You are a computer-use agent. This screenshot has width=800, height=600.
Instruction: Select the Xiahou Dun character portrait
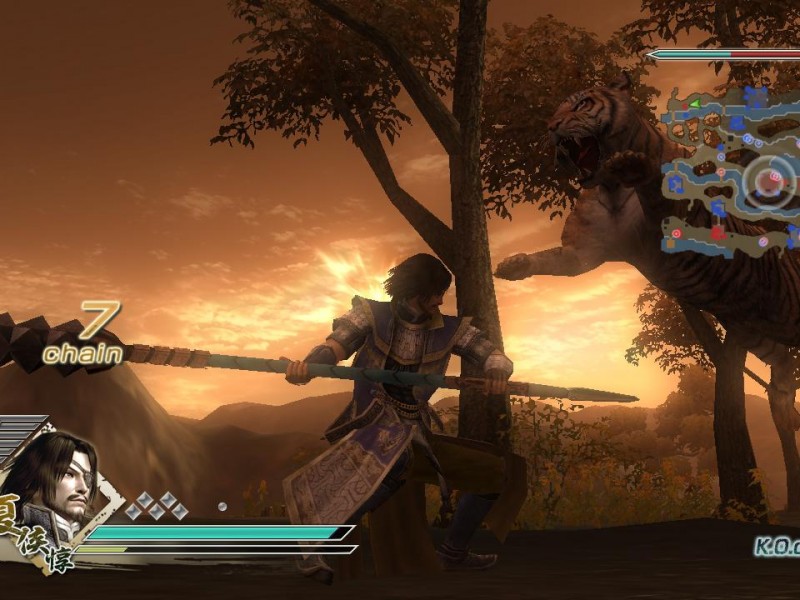click(60, 480)
